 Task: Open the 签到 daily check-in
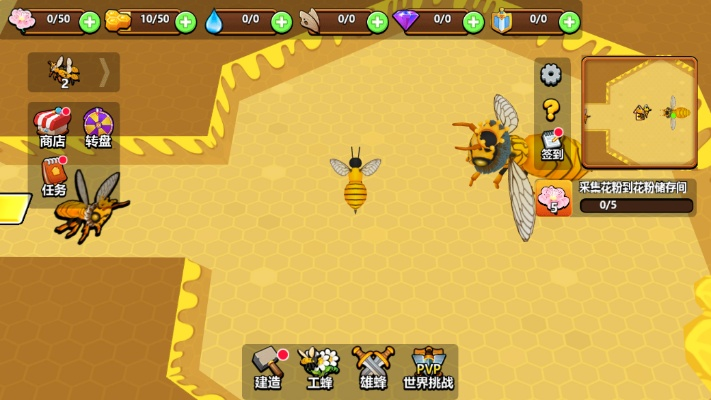click(x=552, y=146)
